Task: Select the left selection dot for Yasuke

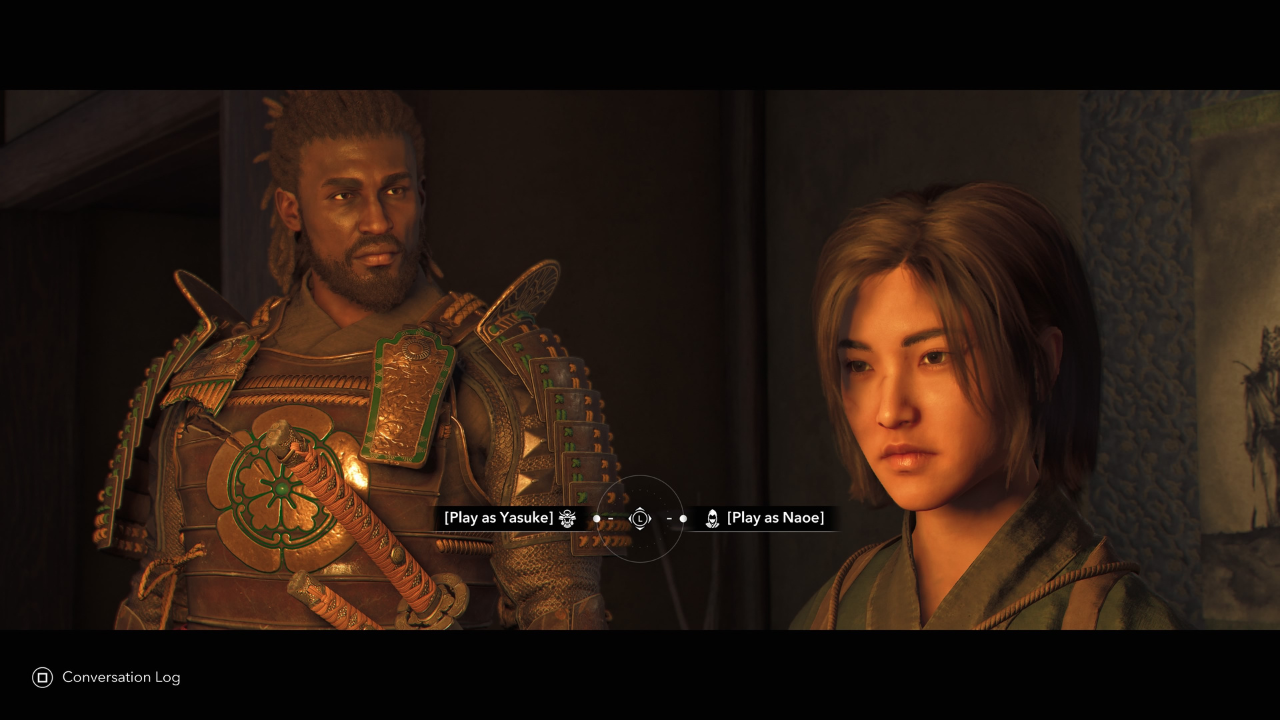Action: (597, 518)
